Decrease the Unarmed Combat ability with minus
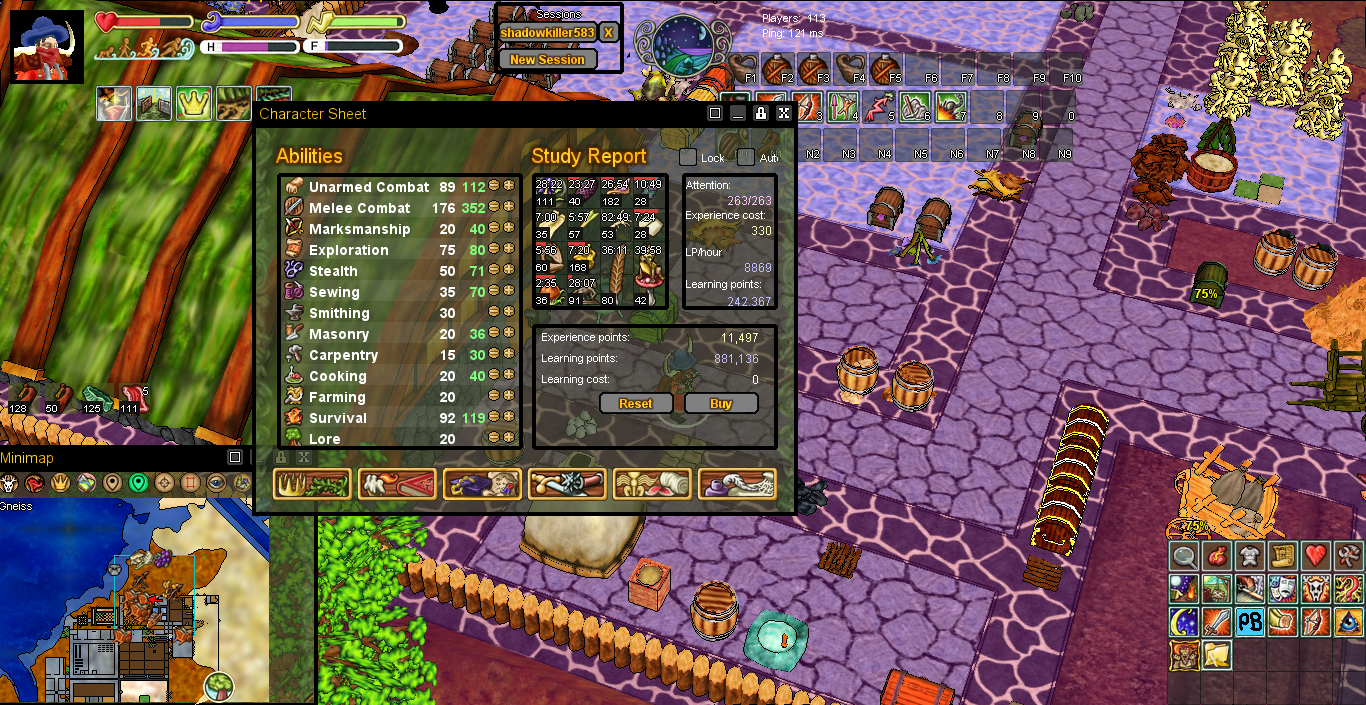Image resolution: width=1366 pixels, height=705 pixels. [x=494, y=187]
